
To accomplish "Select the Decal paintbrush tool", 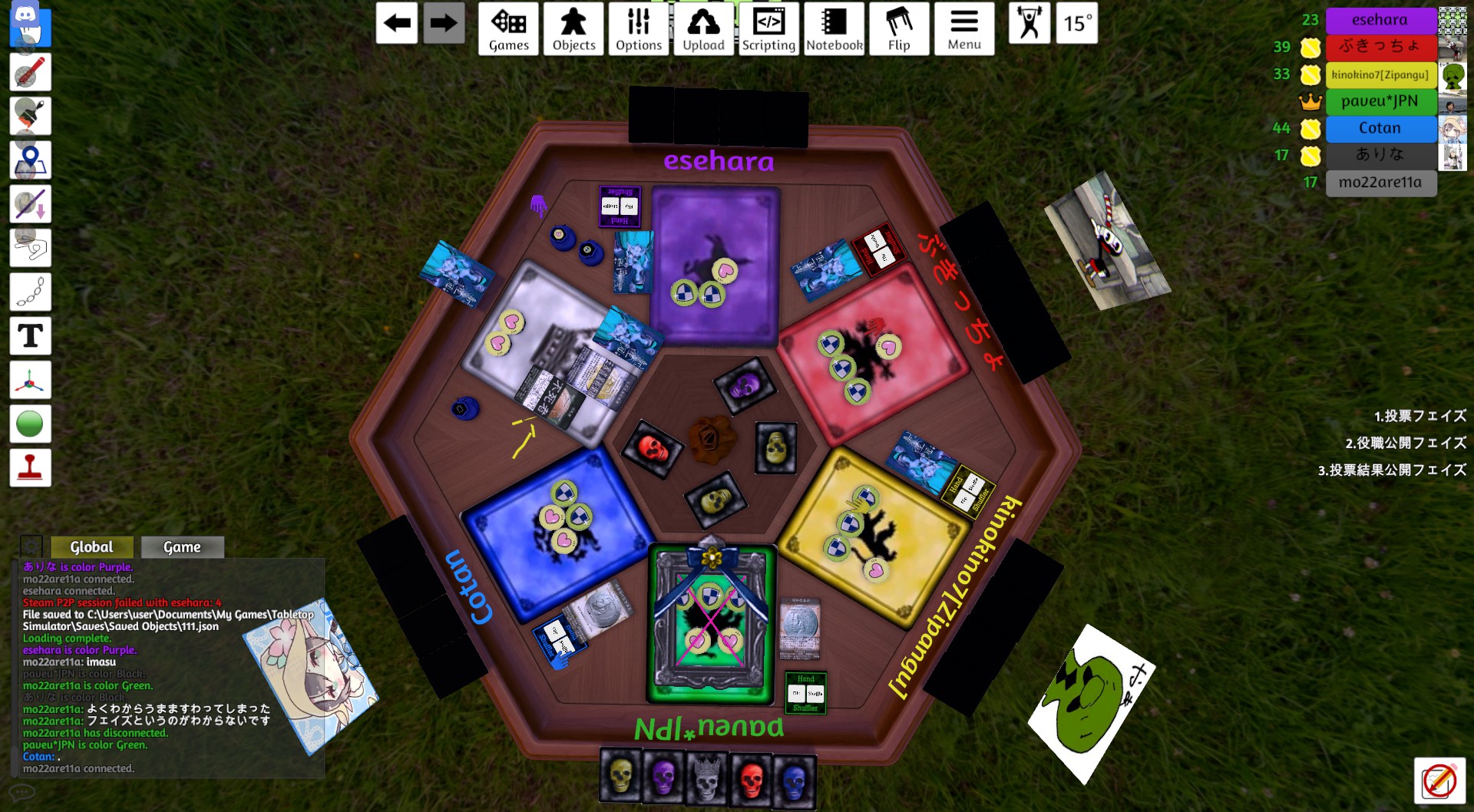I will (x=31, y=116).
